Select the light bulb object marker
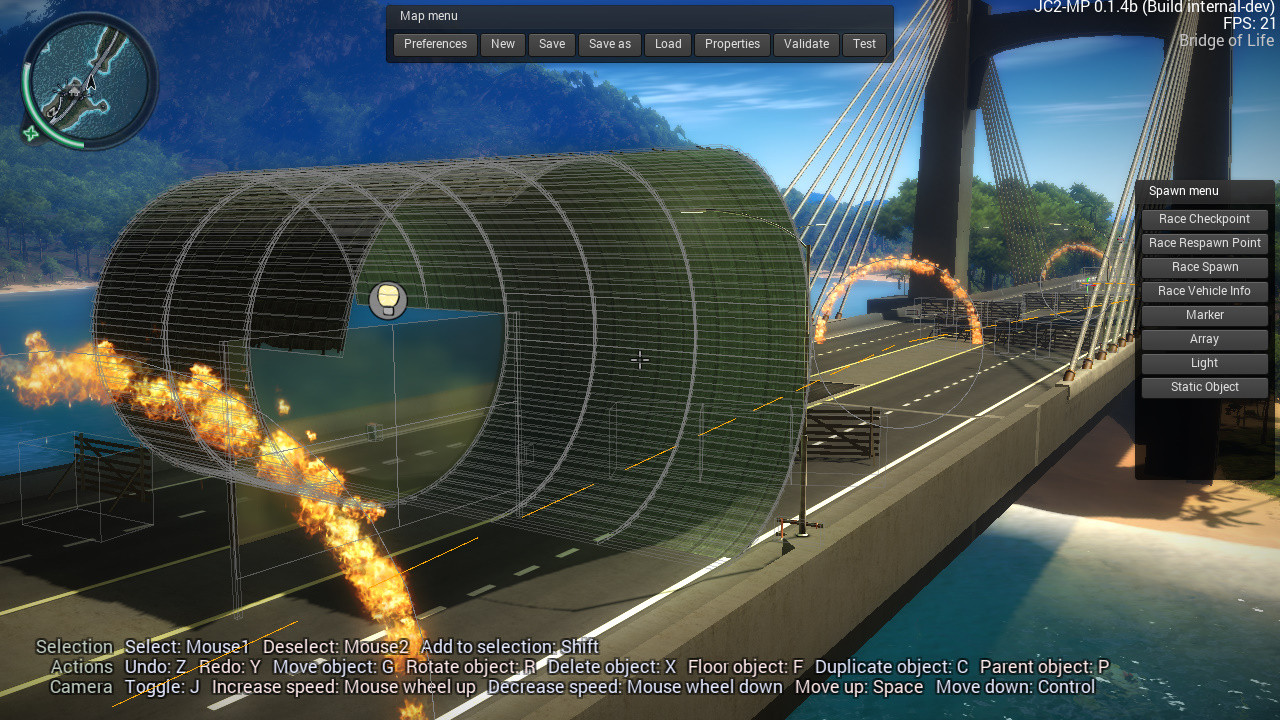Viewport: 1280px width, 720px height. [388, 300]
